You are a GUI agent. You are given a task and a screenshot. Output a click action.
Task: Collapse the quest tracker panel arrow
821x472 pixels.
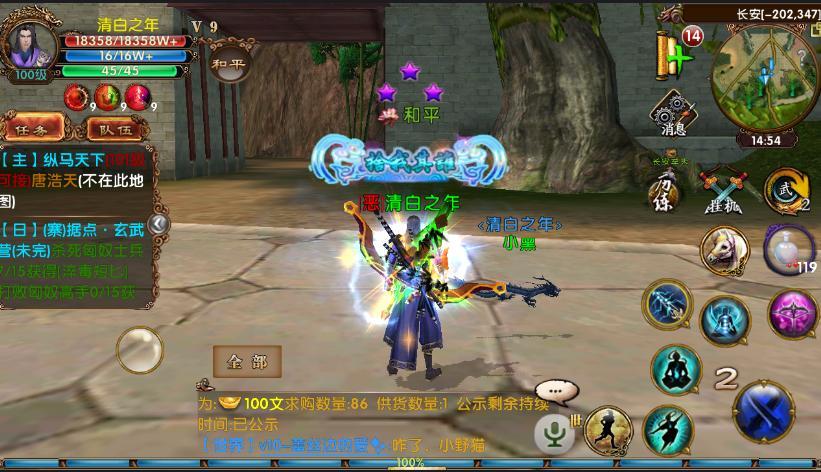157,225
